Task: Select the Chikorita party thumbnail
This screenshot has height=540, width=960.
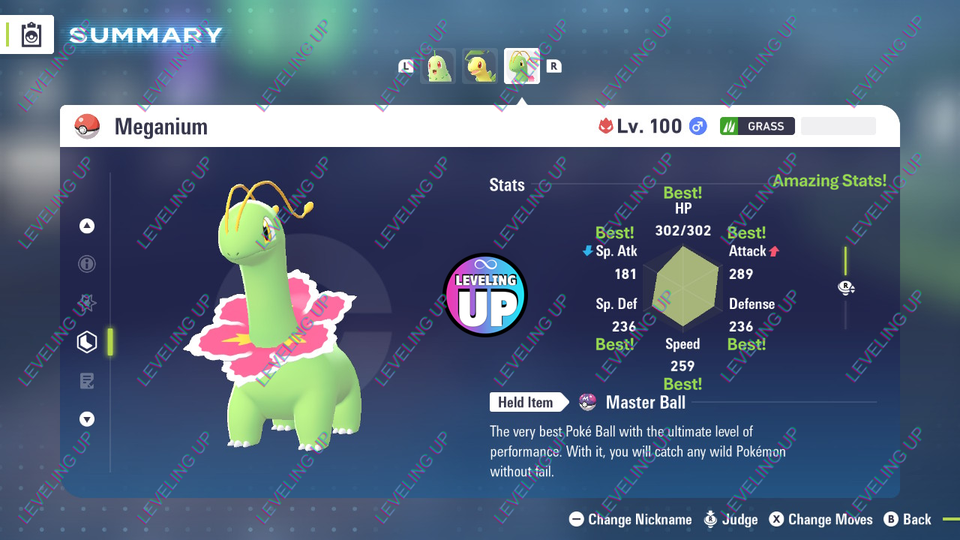Action: [440, 67]
